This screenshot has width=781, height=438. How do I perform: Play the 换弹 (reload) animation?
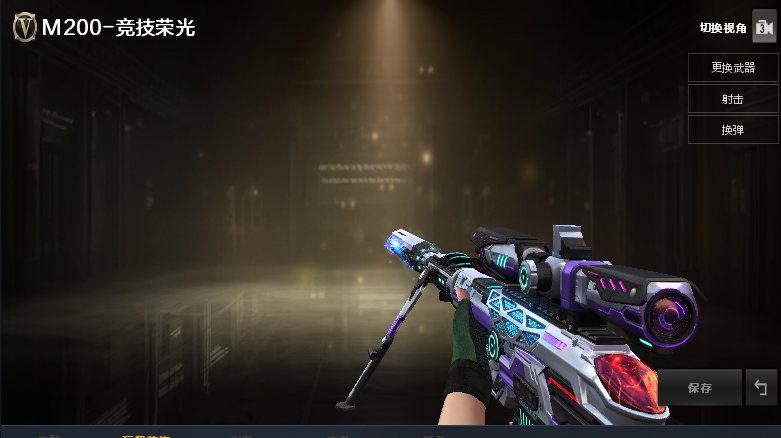pyautogui.click(x=733, y=130)
